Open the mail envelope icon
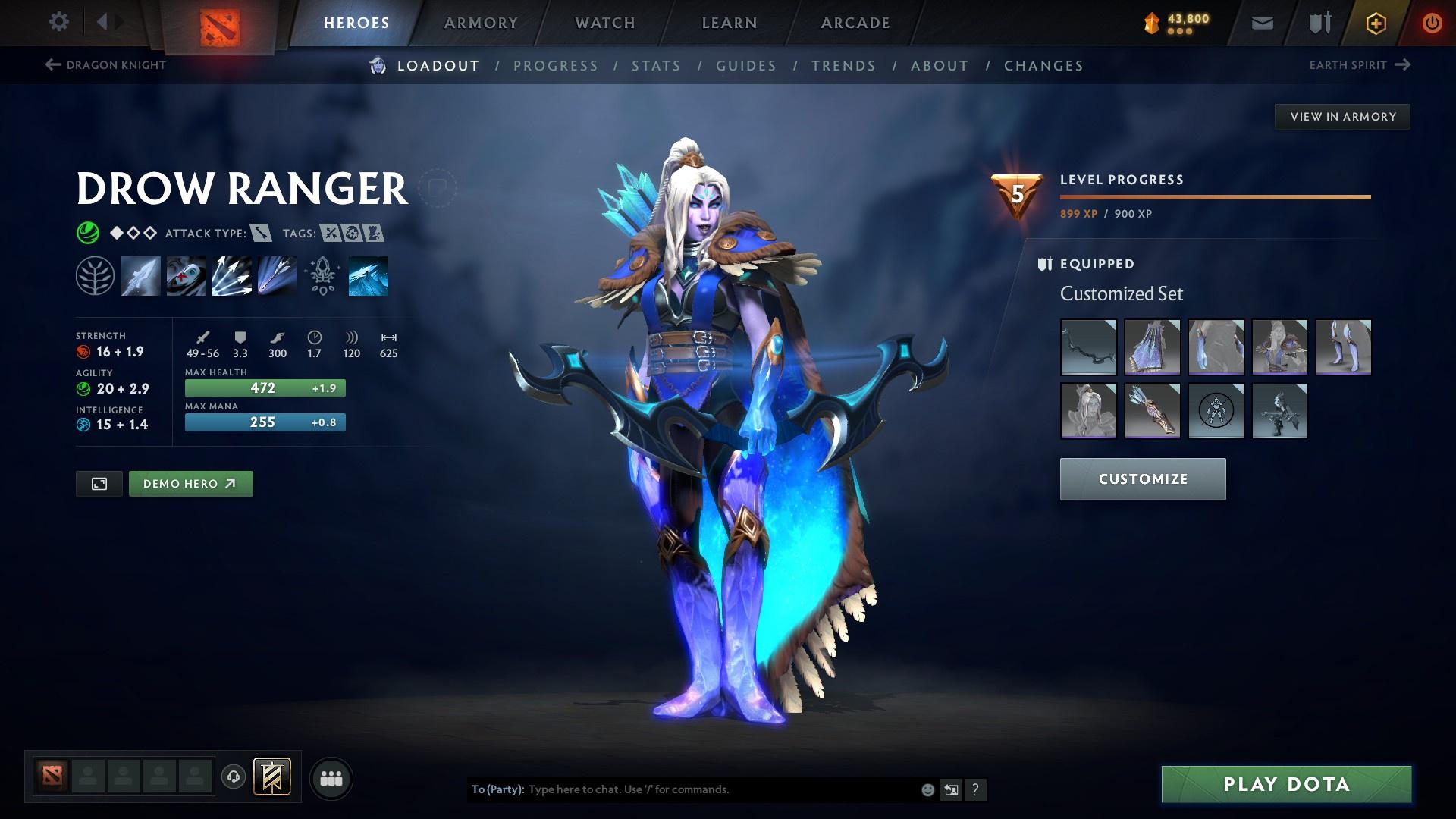The image size is (1456, 819). (1261, 22)
